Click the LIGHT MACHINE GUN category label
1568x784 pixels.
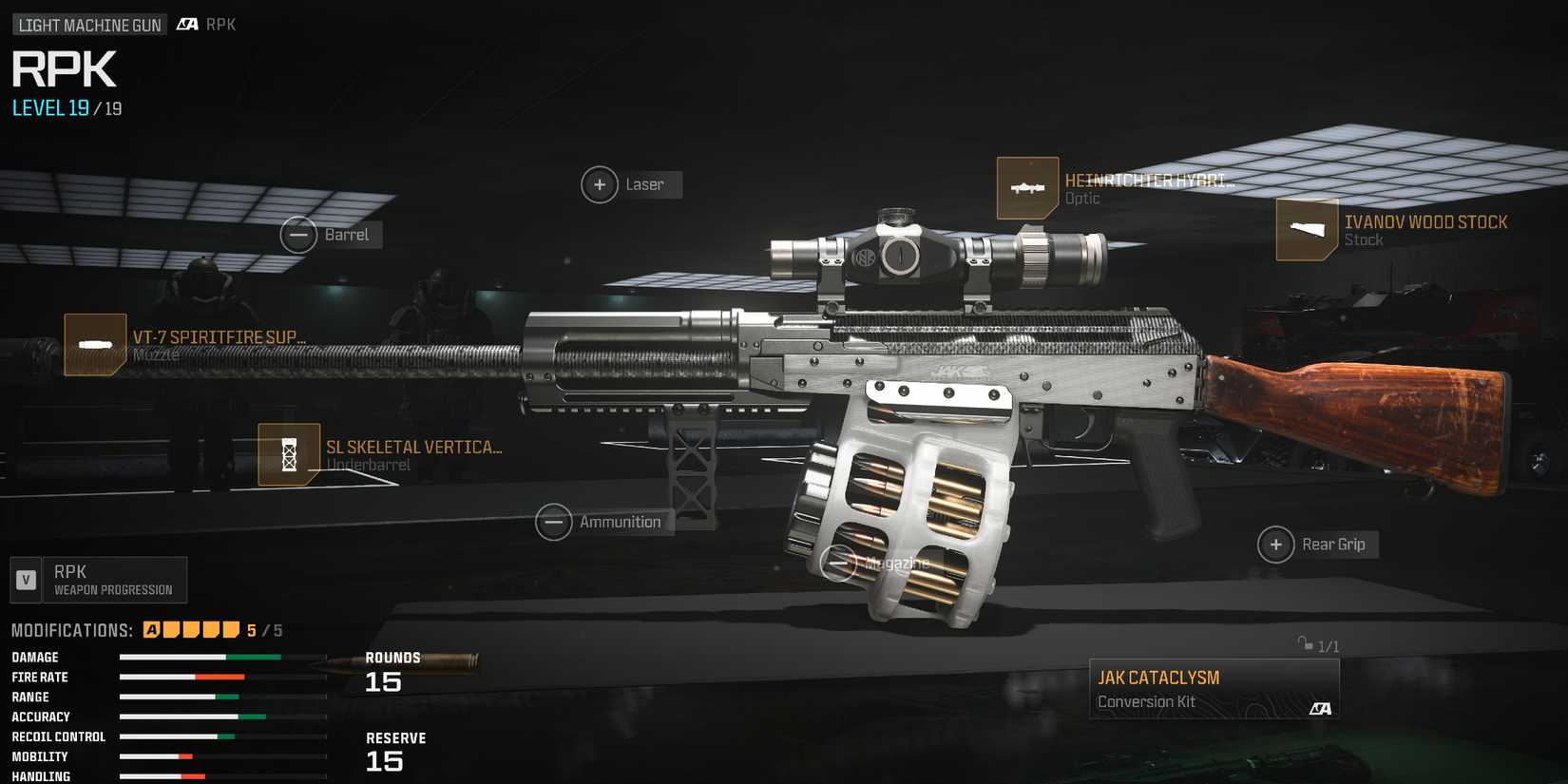point(87,24)
